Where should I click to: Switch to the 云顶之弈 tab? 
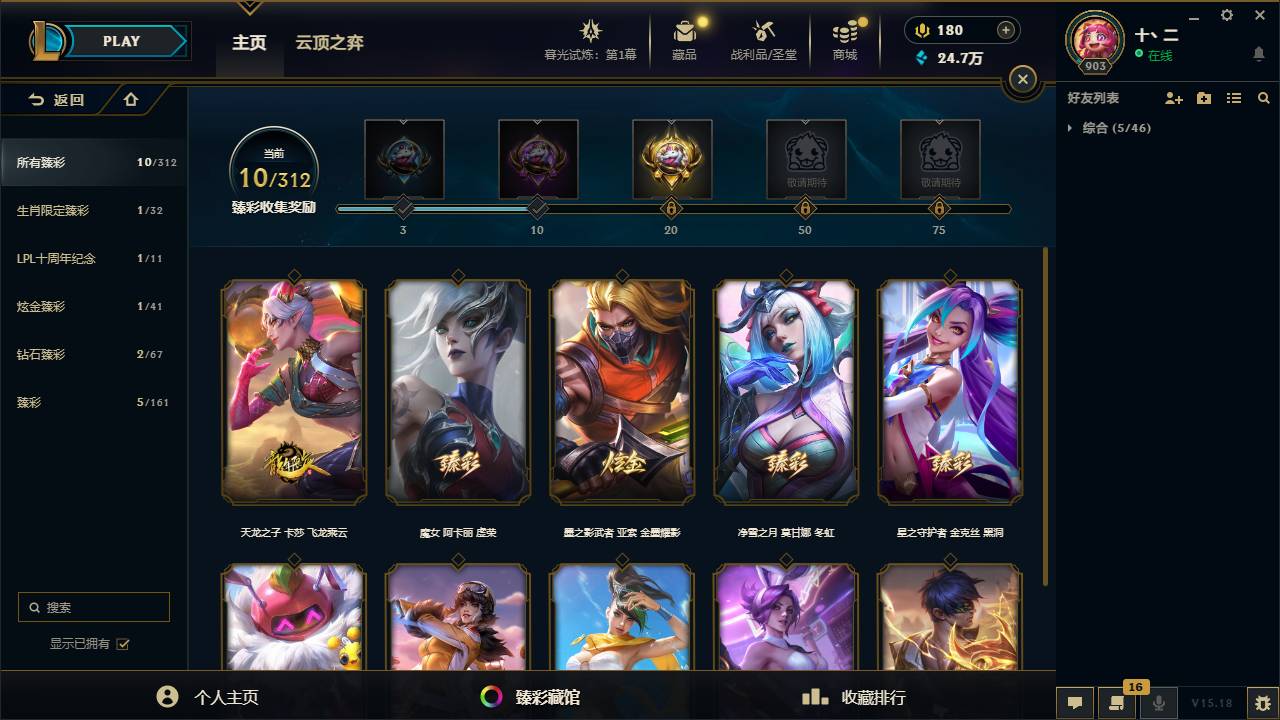coord(330,42)
